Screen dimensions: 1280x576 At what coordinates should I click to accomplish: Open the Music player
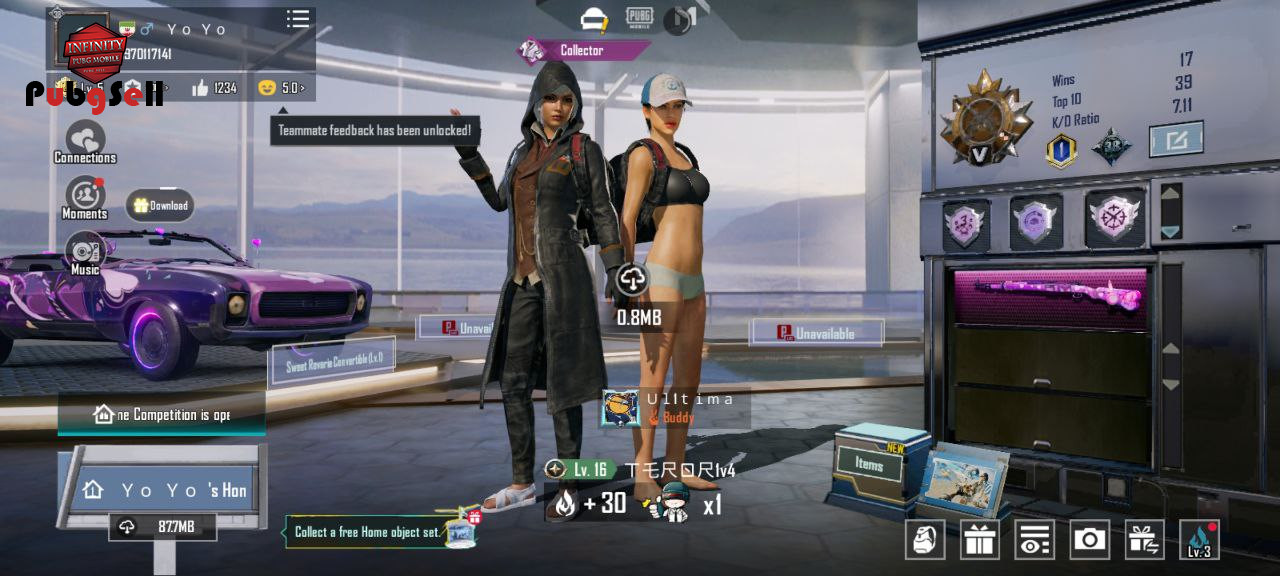tap(85, 252)
